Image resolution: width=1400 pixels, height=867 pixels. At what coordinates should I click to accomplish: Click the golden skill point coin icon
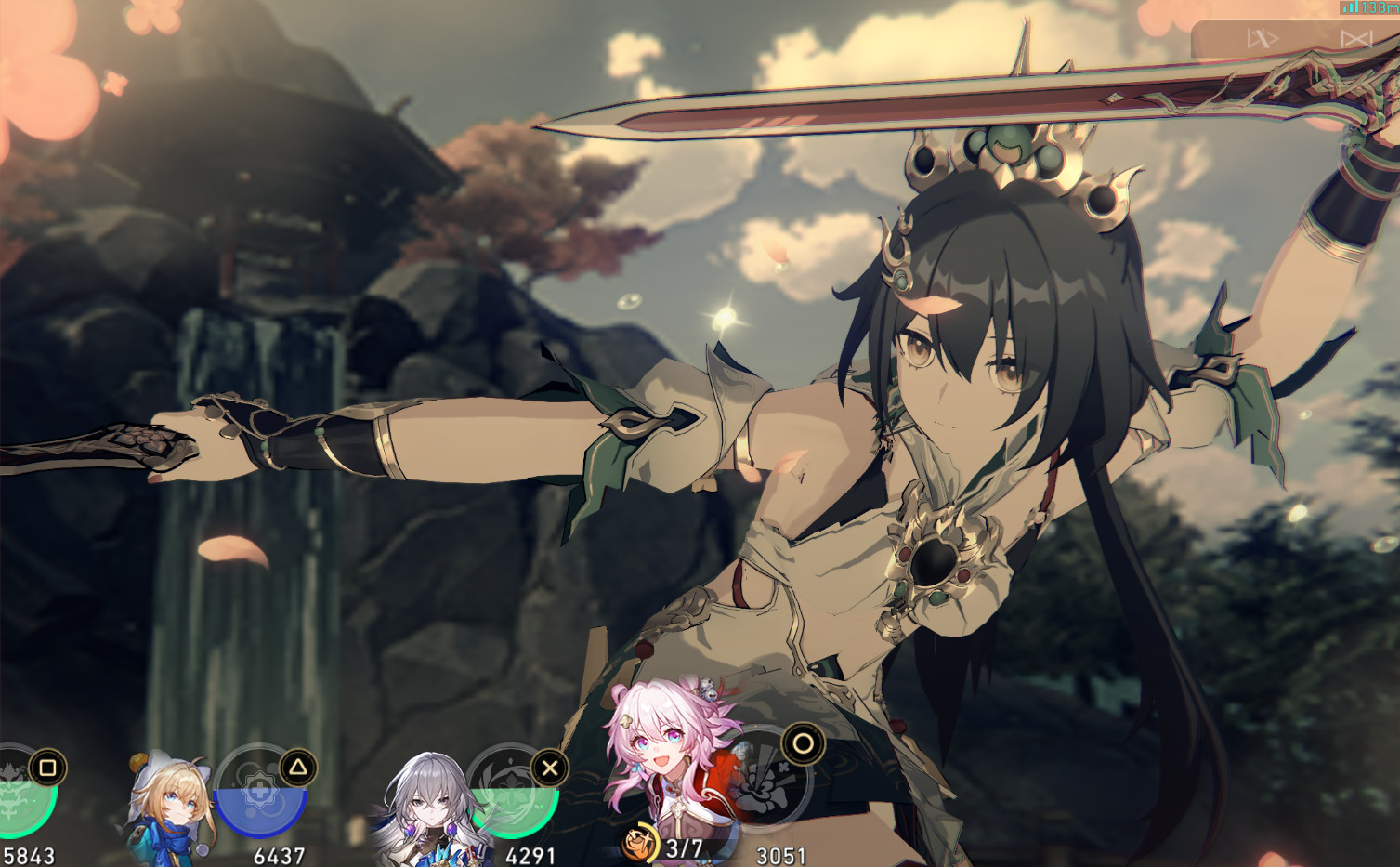[641, 843]
